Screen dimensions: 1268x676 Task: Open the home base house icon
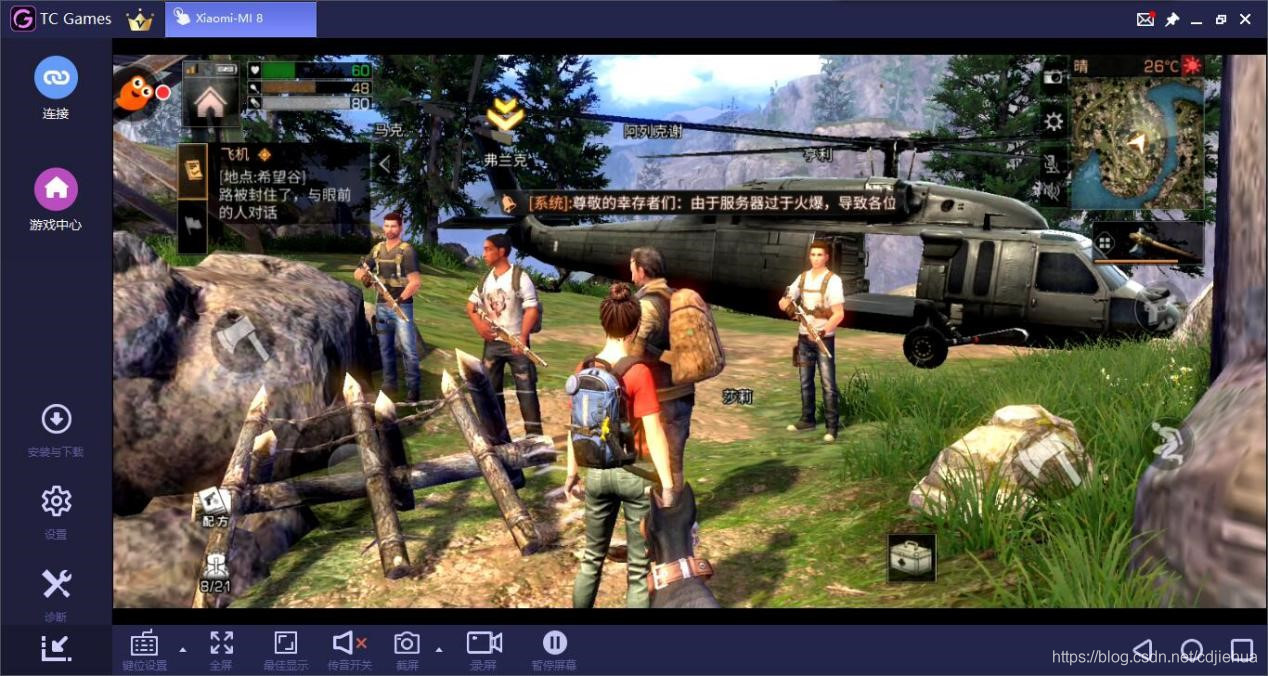[x=210, y=102]
